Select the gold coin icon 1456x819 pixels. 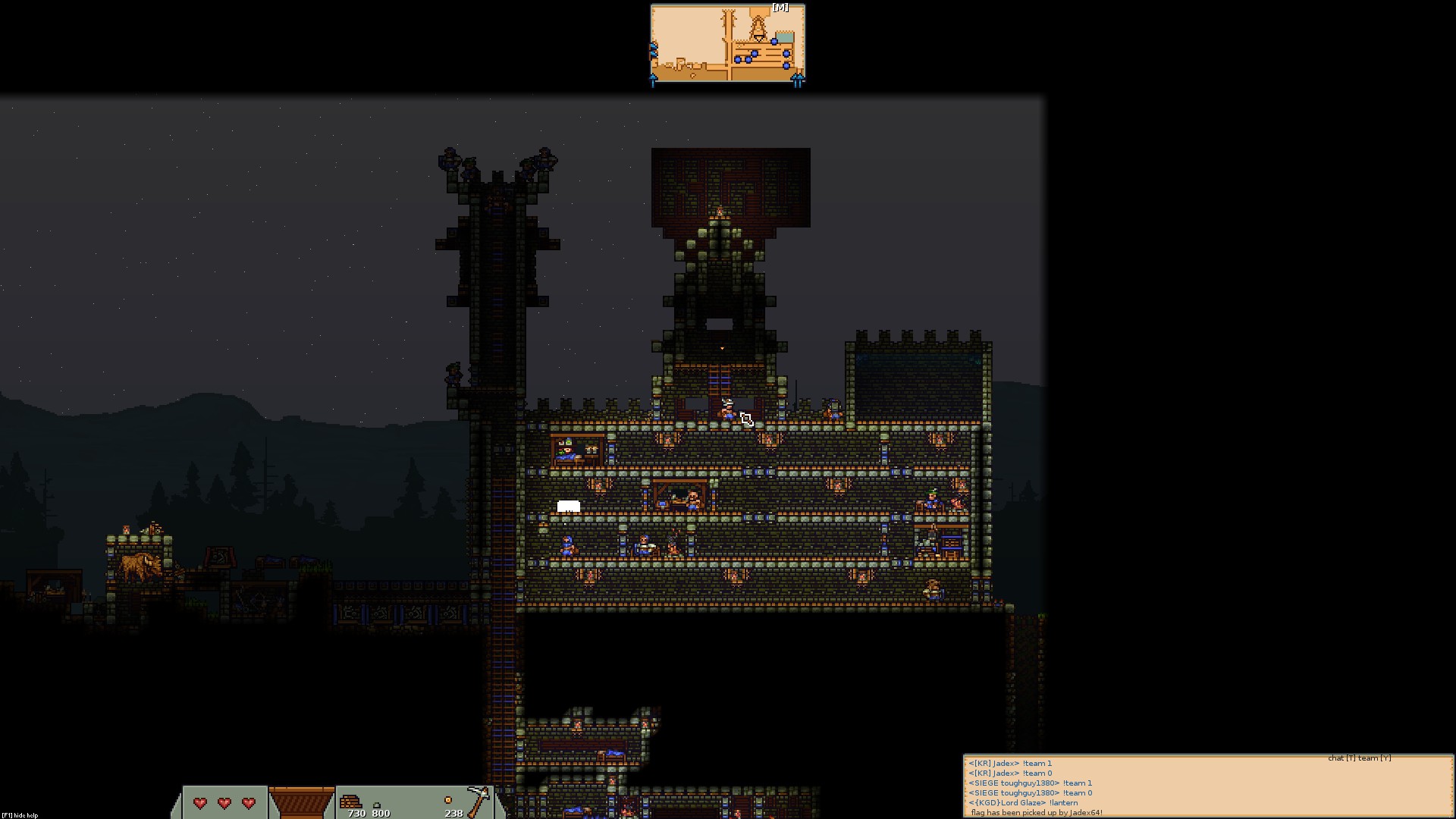click(447, 800)
